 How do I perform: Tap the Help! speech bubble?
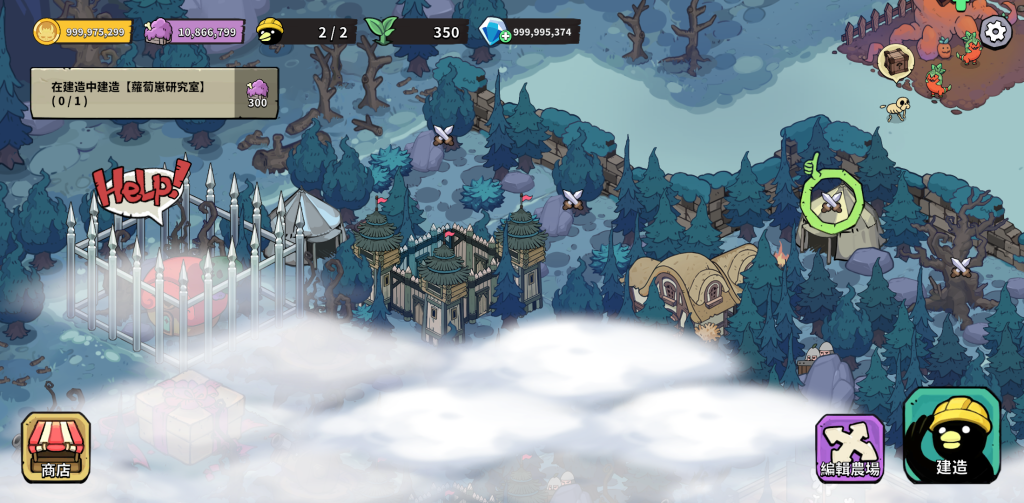[x=141, y=186]
